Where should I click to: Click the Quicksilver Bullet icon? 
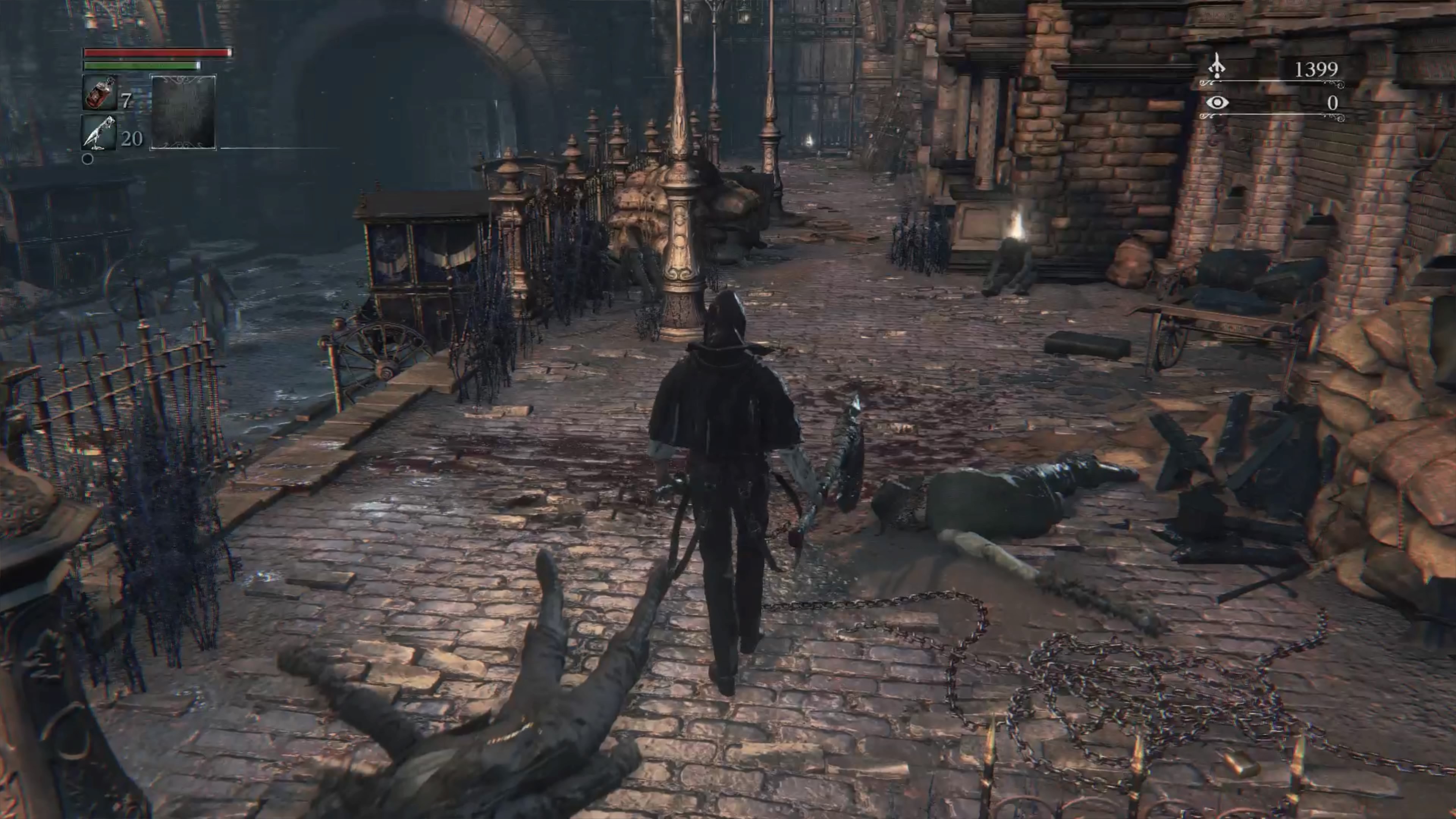[x=99, y=133]
